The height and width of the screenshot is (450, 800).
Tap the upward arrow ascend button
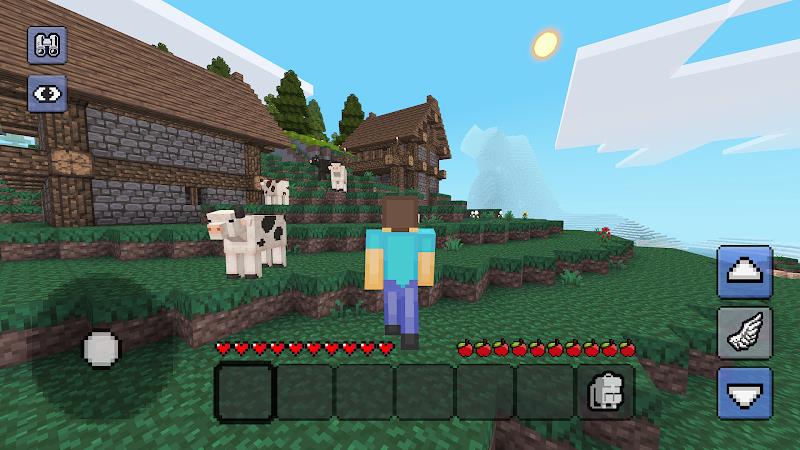pos(744,272)
